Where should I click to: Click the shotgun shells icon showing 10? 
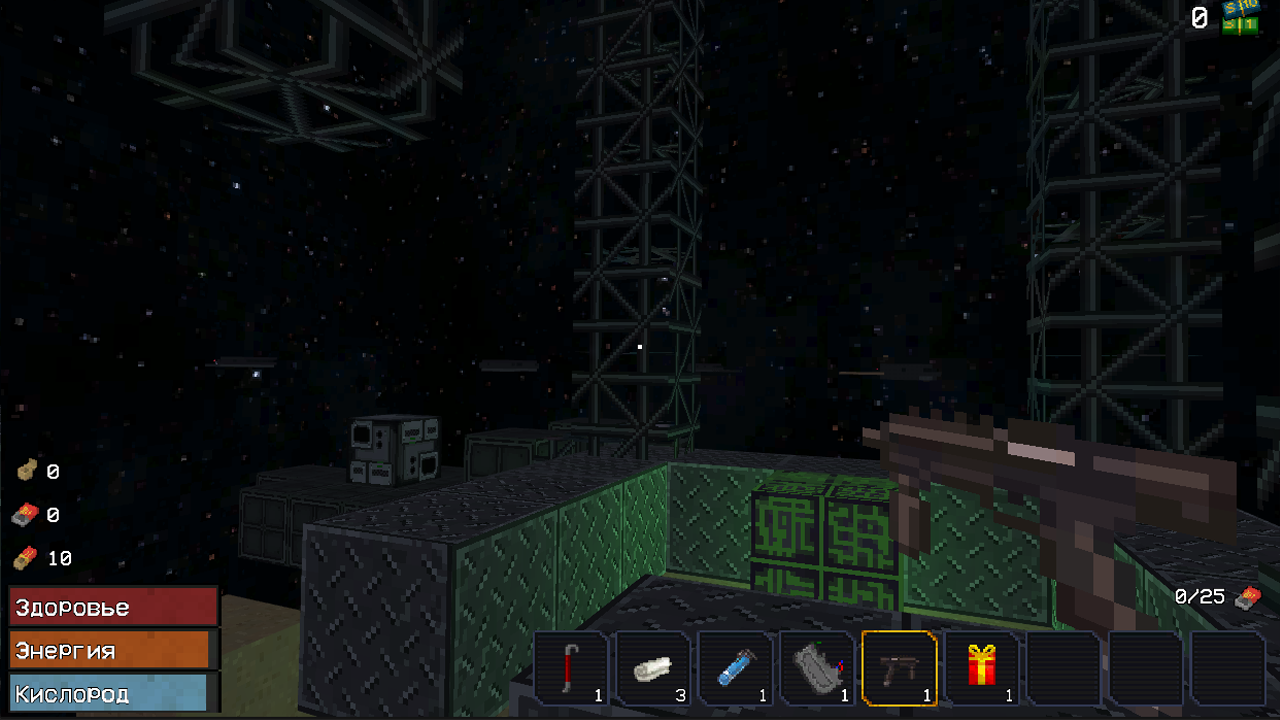coord(27,559)
